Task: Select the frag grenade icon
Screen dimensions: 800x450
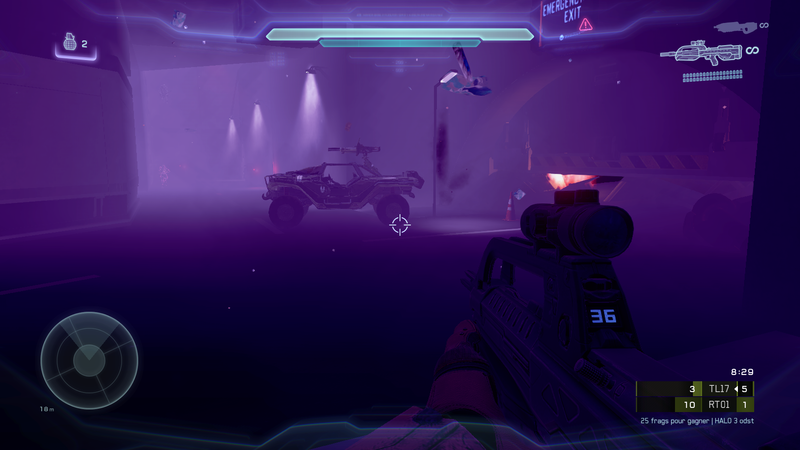Action: pyautogui.click(x=69, y=43)
